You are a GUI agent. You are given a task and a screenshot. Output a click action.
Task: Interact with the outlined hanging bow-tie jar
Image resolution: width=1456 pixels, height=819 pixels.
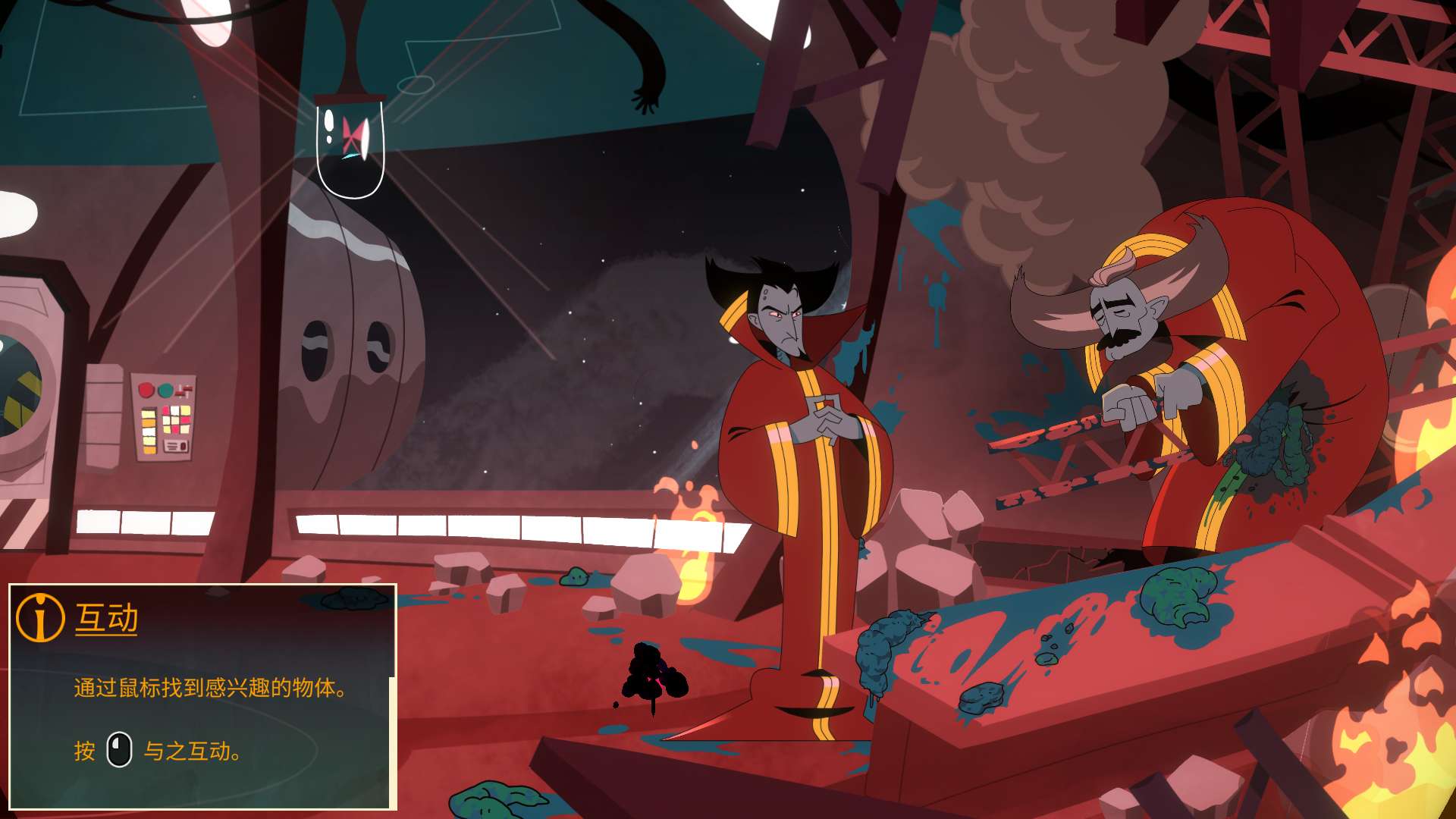350,146
